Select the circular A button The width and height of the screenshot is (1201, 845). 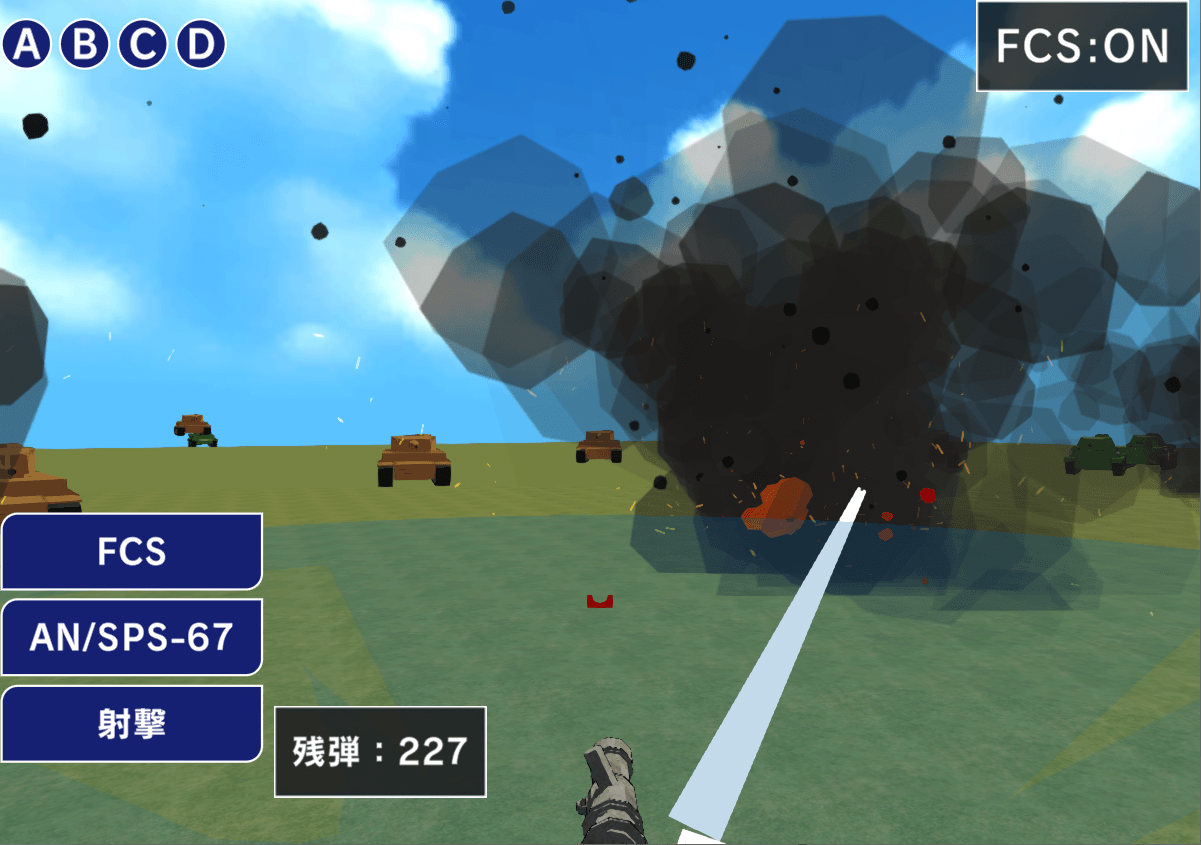[x=27, y=44]
